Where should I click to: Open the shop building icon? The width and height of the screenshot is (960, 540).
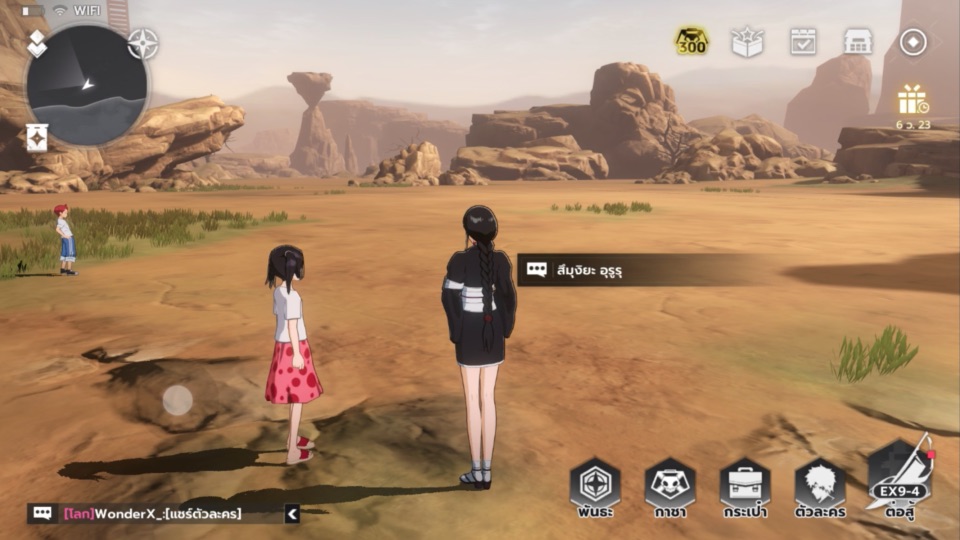(858, 41)
